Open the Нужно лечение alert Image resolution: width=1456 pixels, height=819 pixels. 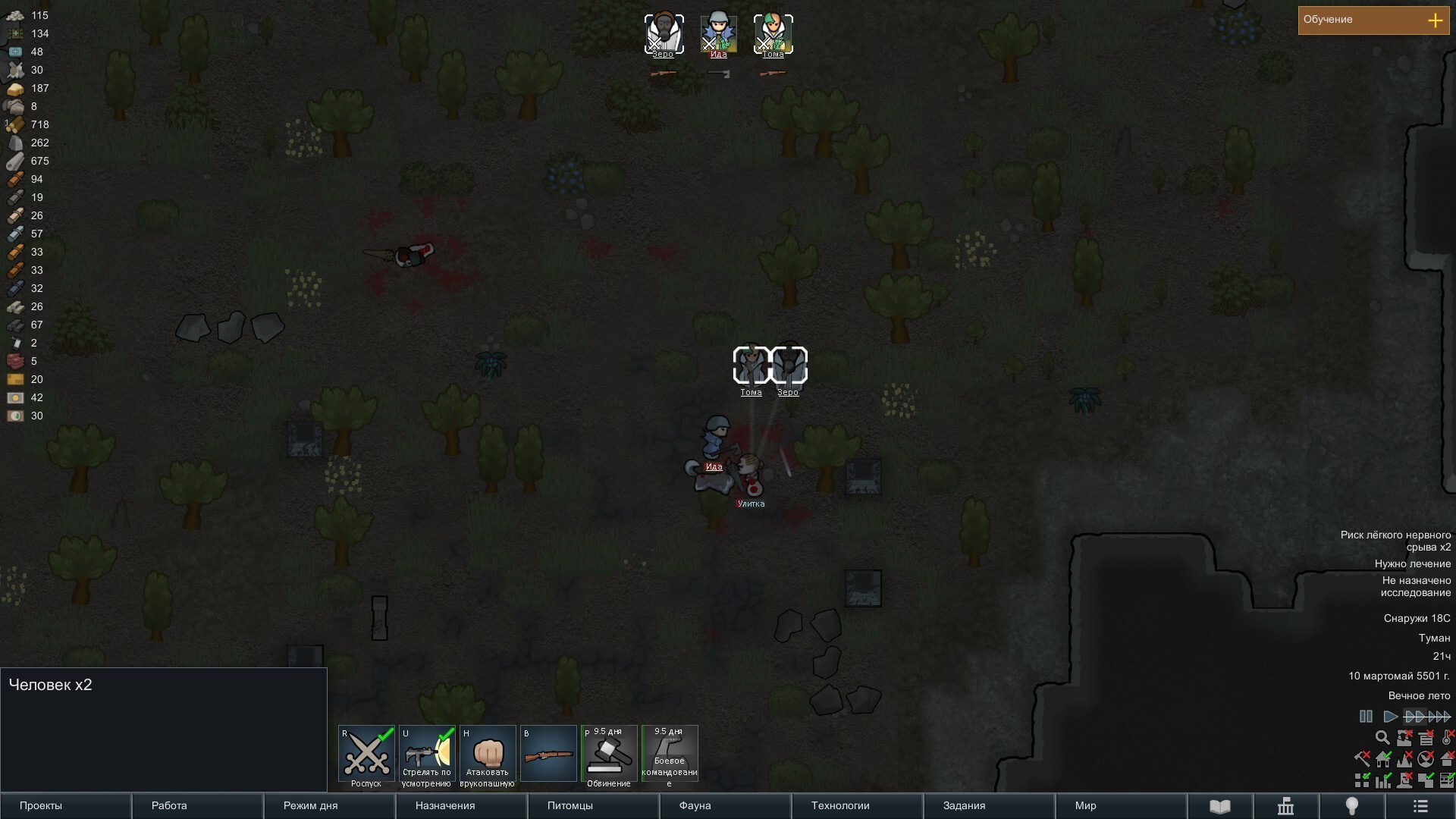1412,563
